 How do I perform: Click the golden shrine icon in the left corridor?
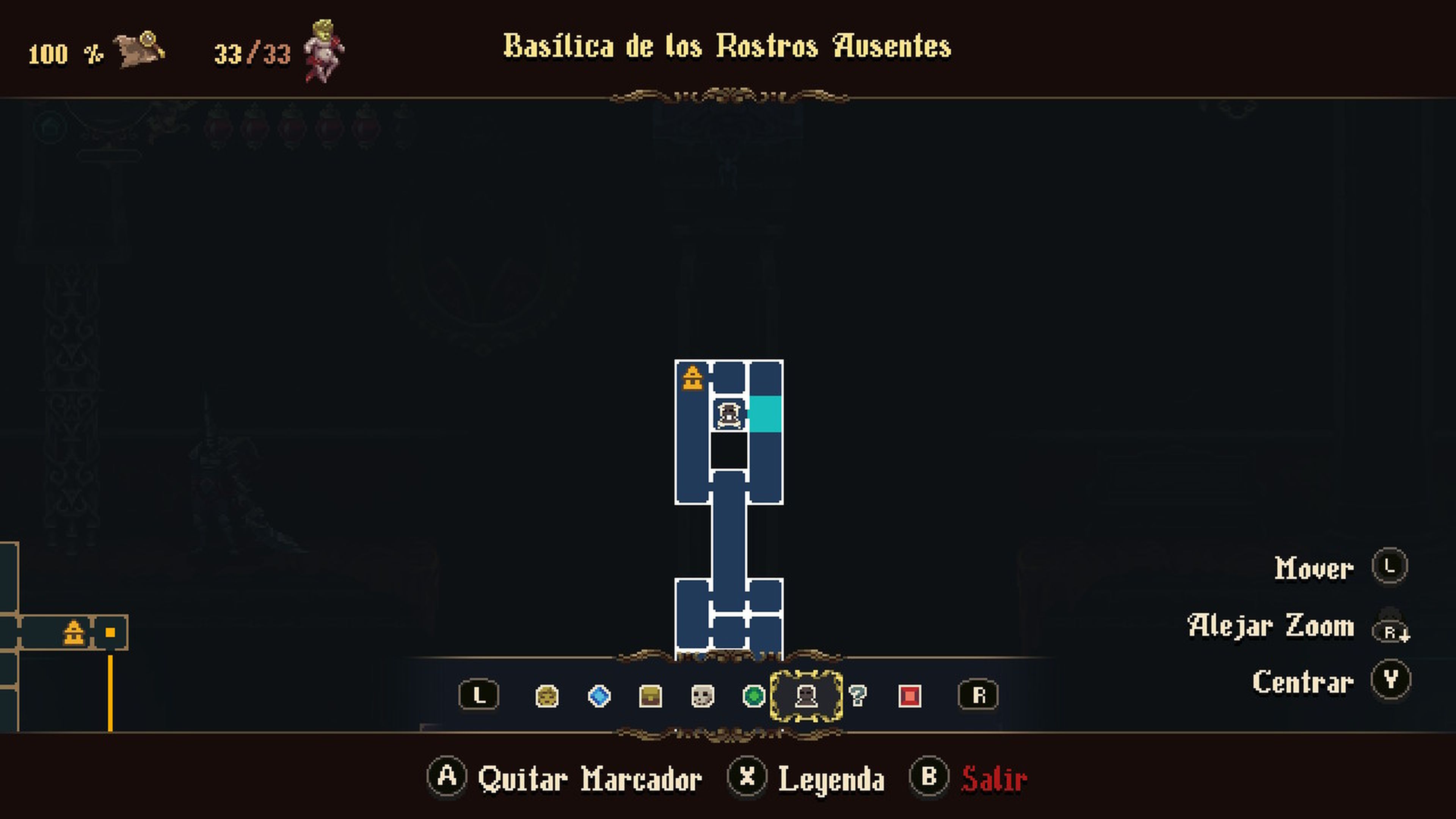(x=74, y=632)
